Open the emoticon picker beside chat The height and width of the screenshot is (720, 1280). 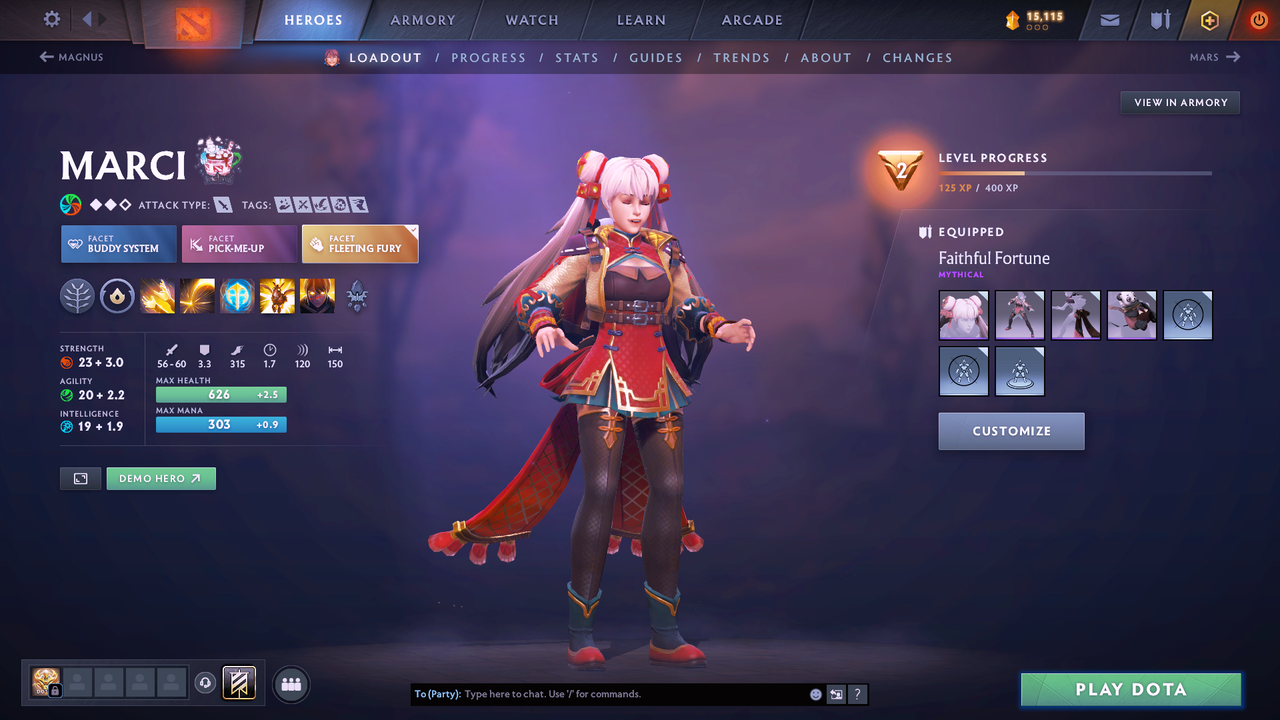pos(815,693)
